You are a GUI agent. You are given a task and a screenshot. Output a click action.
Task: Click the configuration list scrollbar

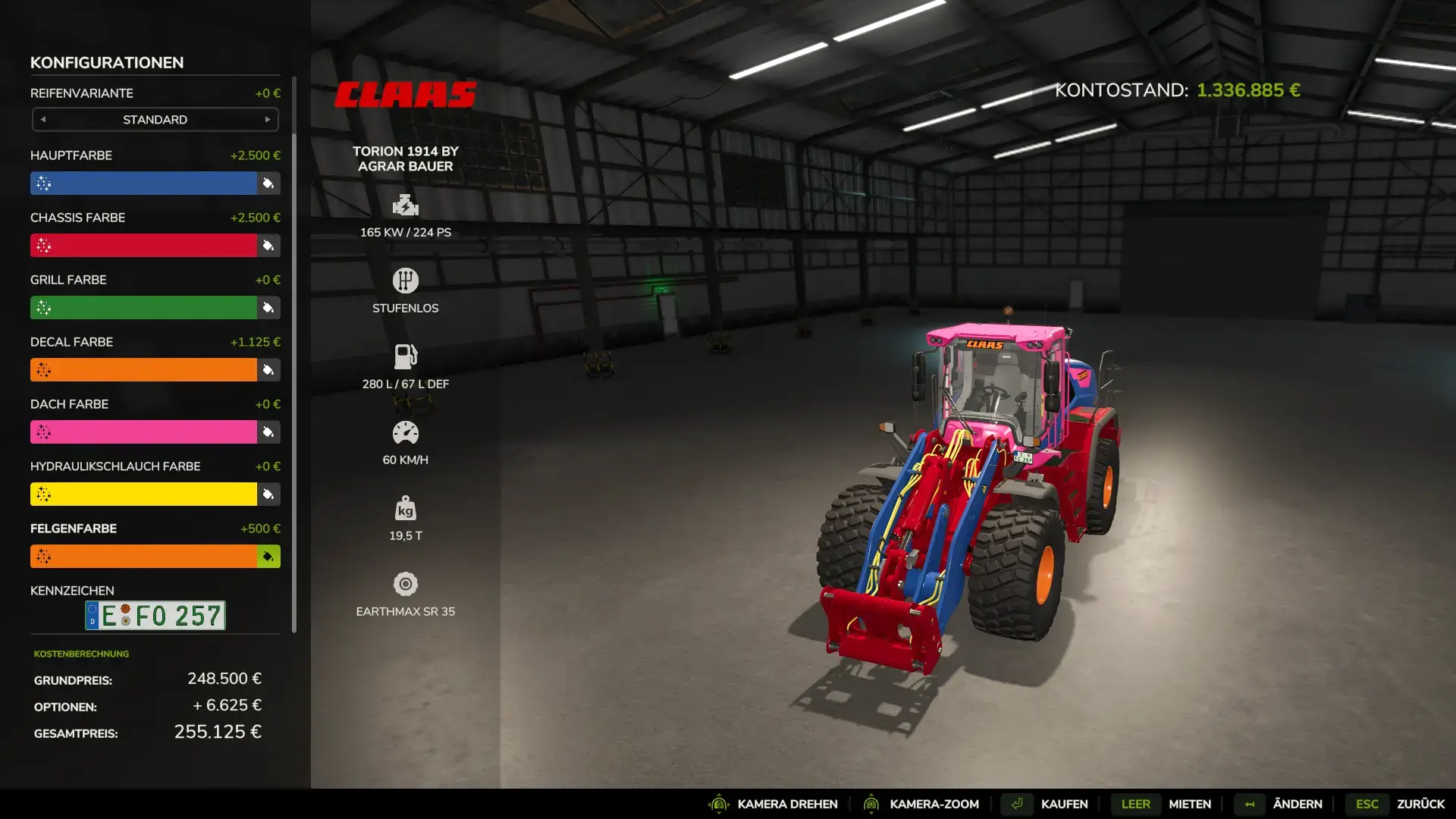pos(294,355)
